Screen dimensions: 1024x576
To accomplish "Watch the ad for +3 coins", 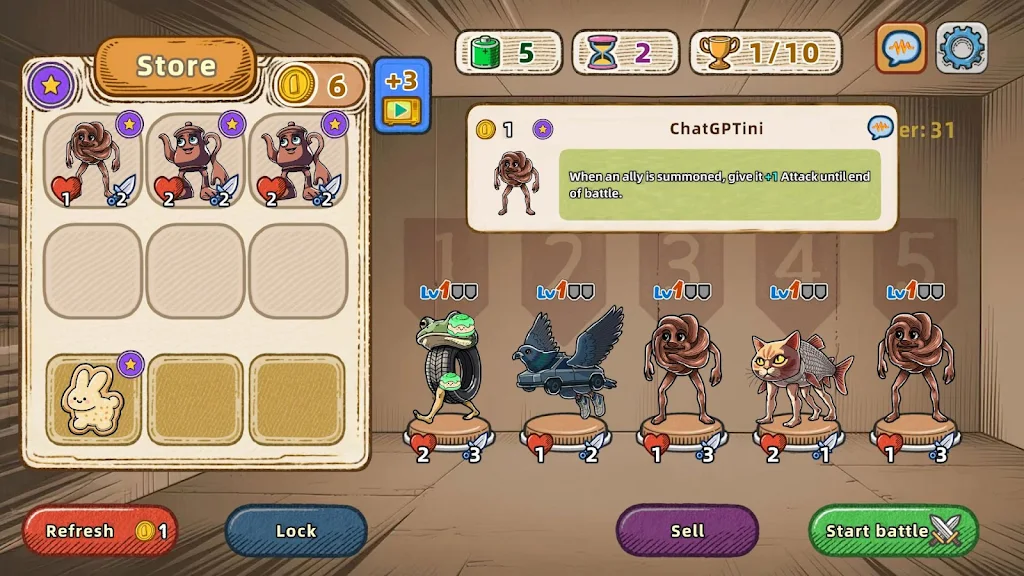I will (402, 95).
